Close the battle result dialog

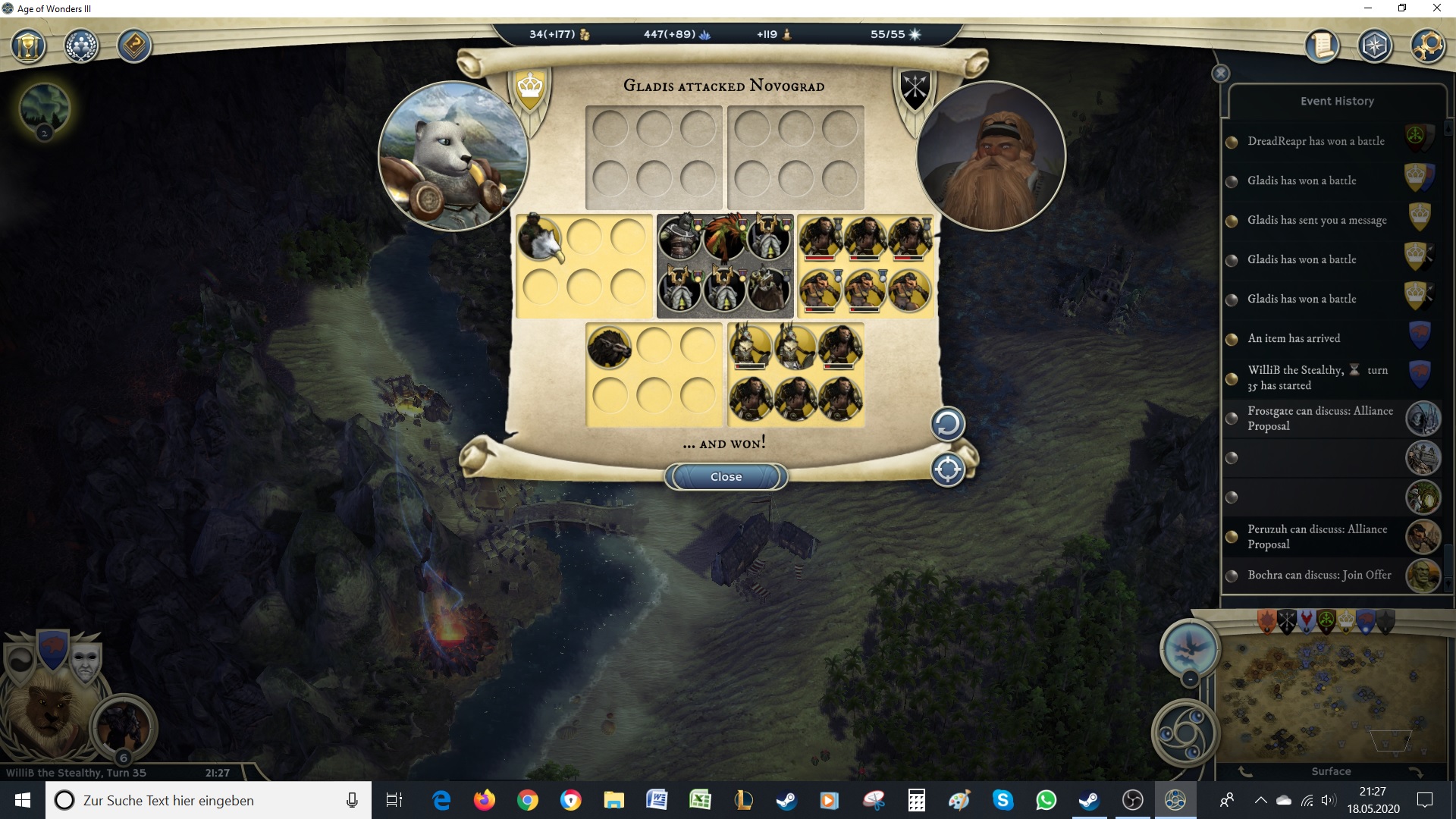pyautogui.click(x=726, y=477)
